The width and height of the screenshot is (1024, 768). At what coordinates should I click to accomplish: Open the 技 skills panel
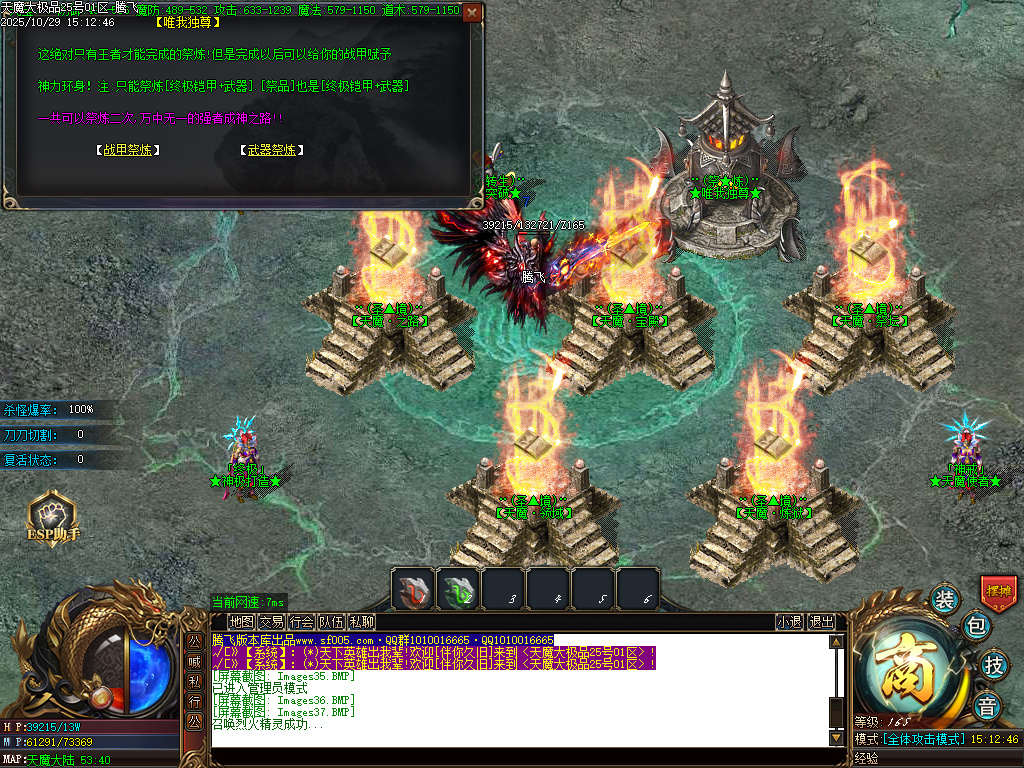[x=993, y=664]
